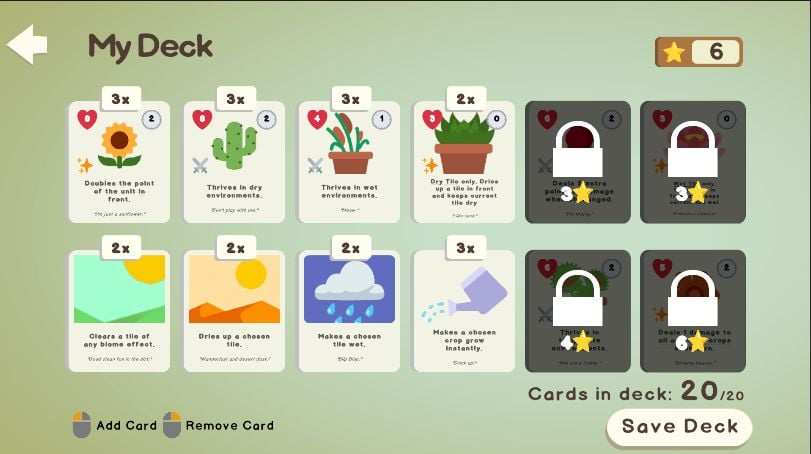Unlock the locked card costing 4 stars

578,311
